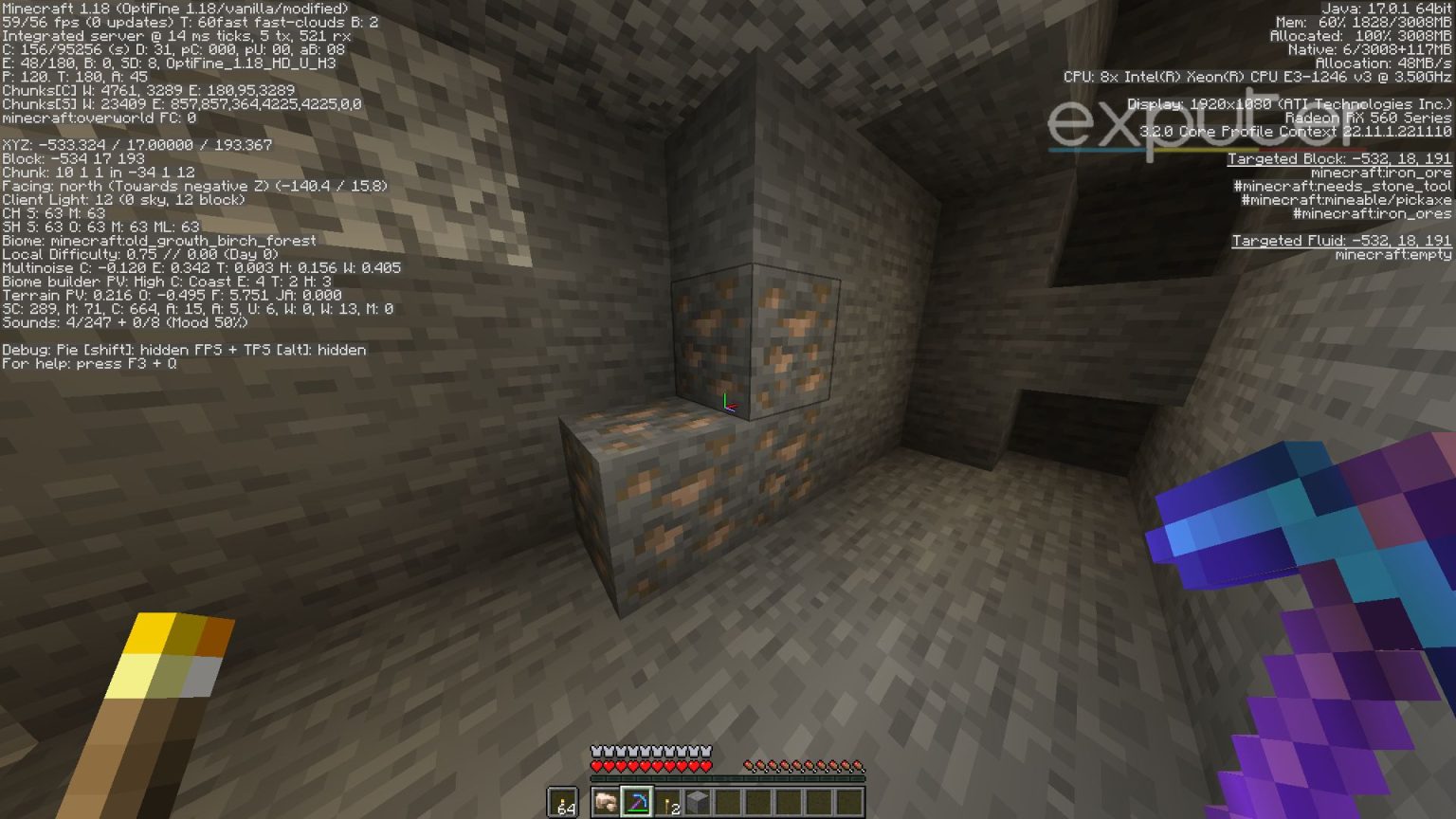Viewport: 1456px width, 819px height.
Task: Click the off-hand slot holding 64 torches
Action: point(562,801)
